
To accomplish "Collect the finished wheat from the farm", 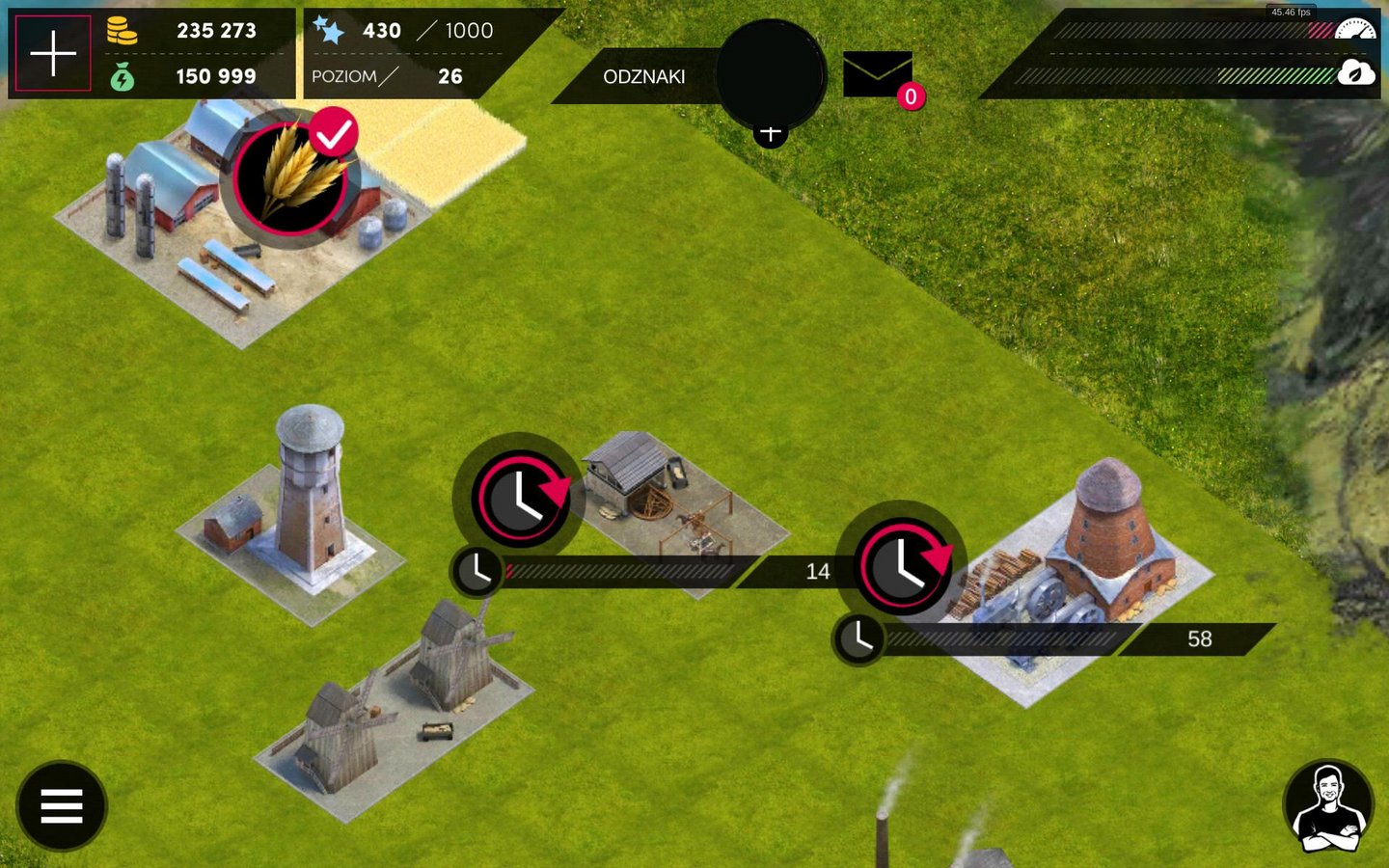I will pyautogui.click(x=289, y=177).
